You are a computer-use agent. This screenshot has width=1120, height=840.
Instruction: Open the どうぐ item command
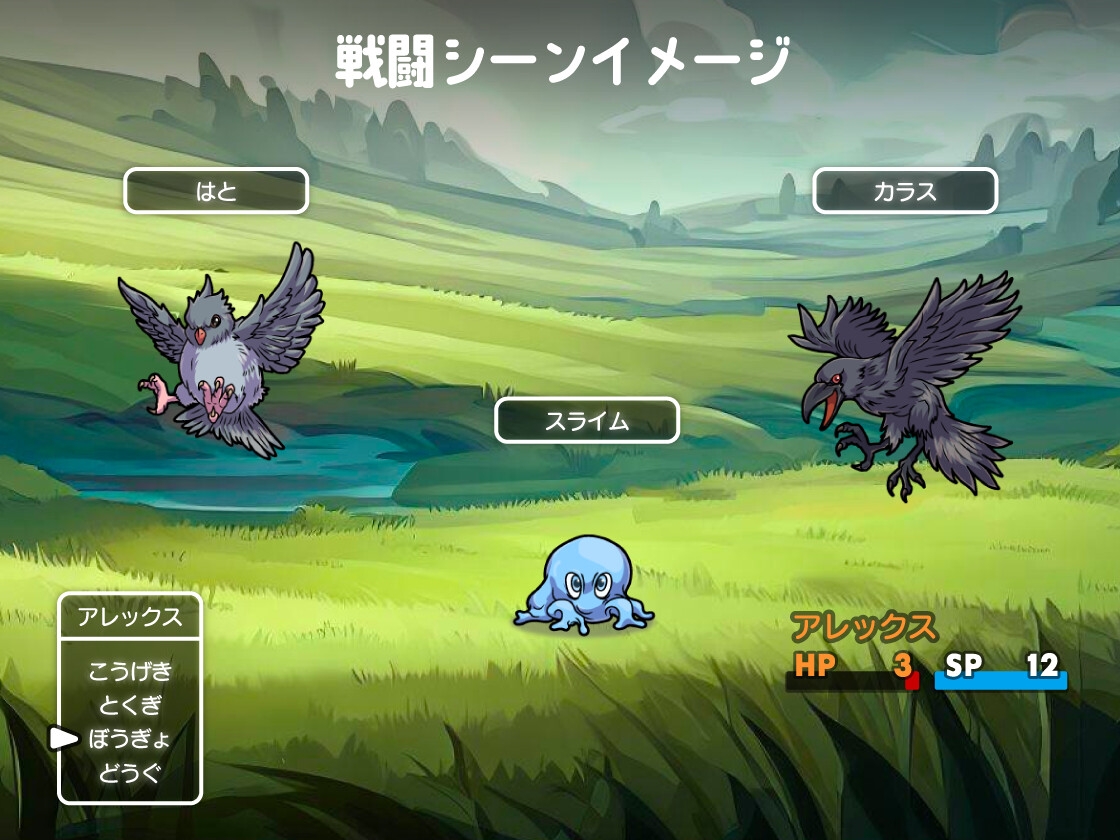point(130,773)
